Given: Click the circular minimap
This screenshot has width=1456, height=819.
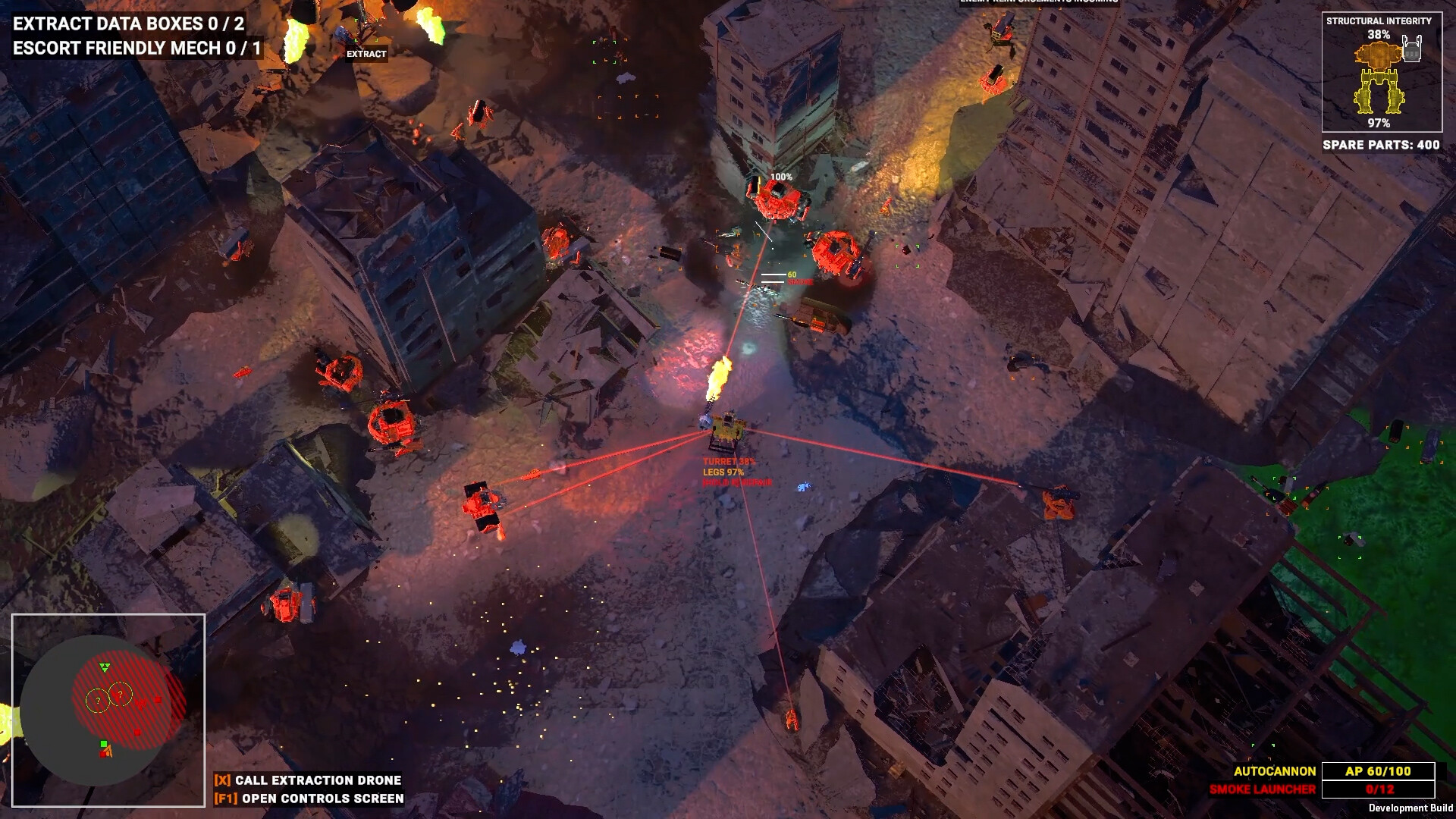Looking at the screenshot, I should pos(108,710).
